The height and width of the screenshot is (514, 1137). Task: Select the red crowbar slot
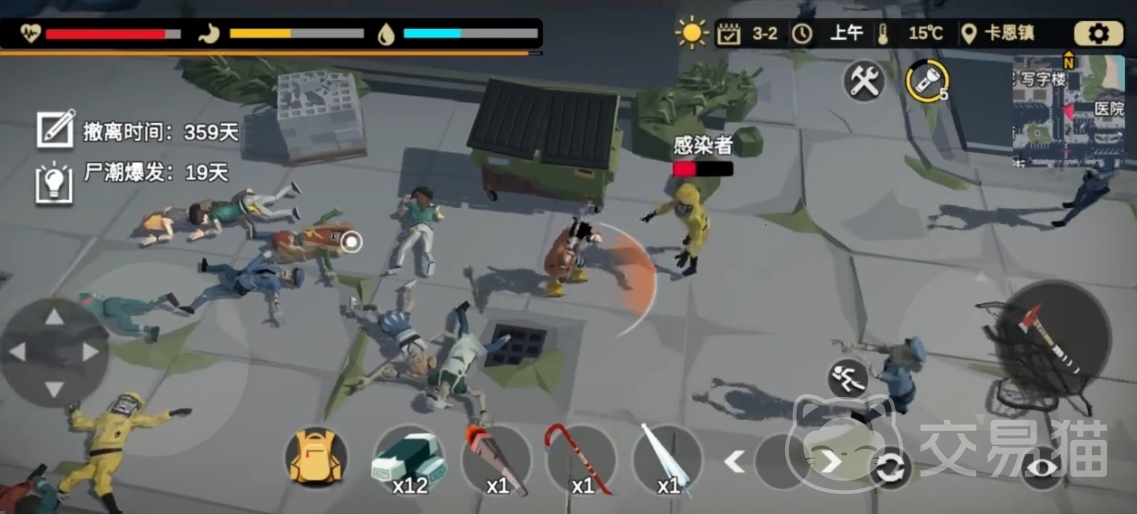tap(580, 460)
